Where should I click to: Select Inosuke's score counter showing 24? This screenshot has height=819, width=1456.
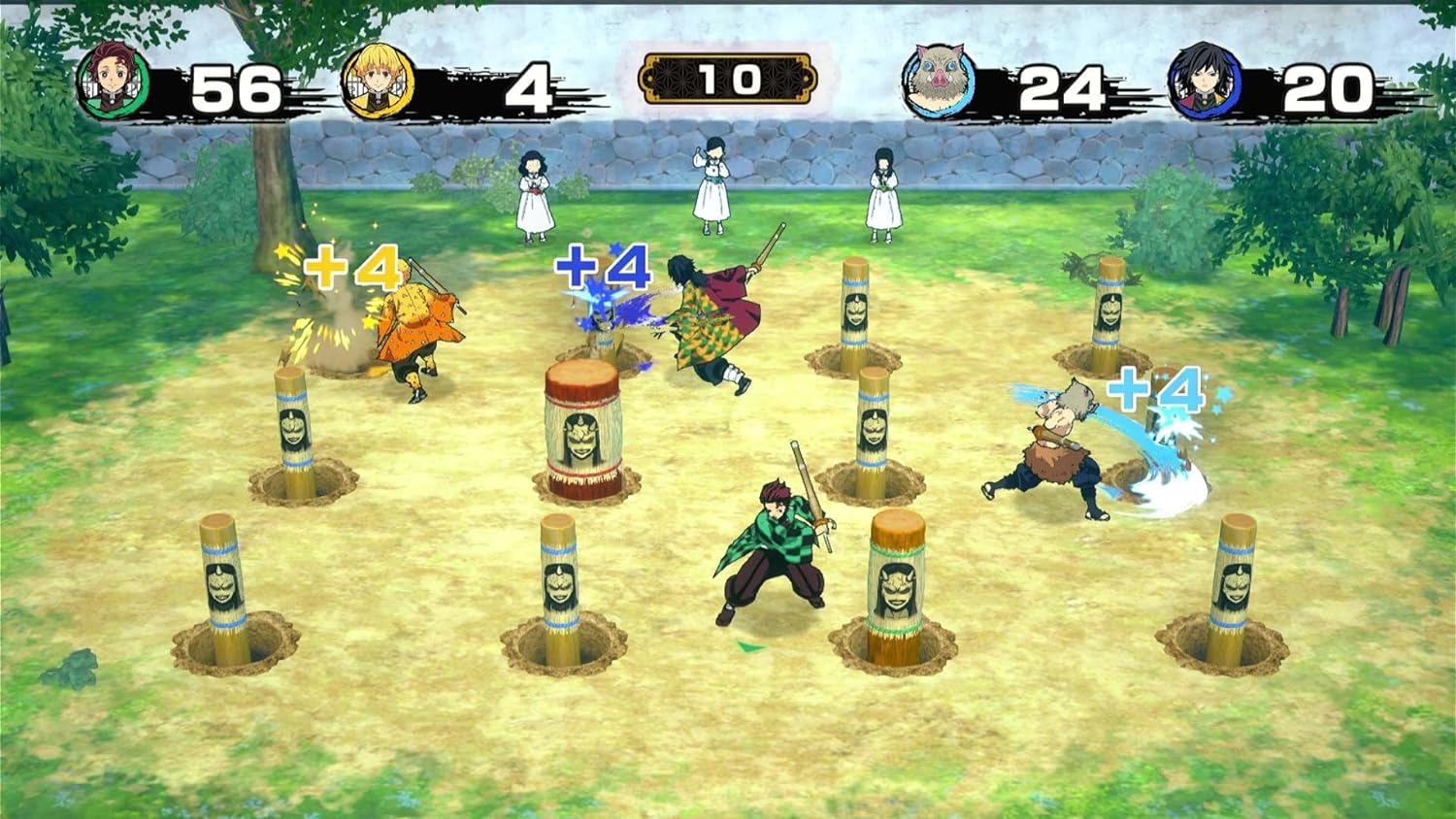[x=1061, y=85]
